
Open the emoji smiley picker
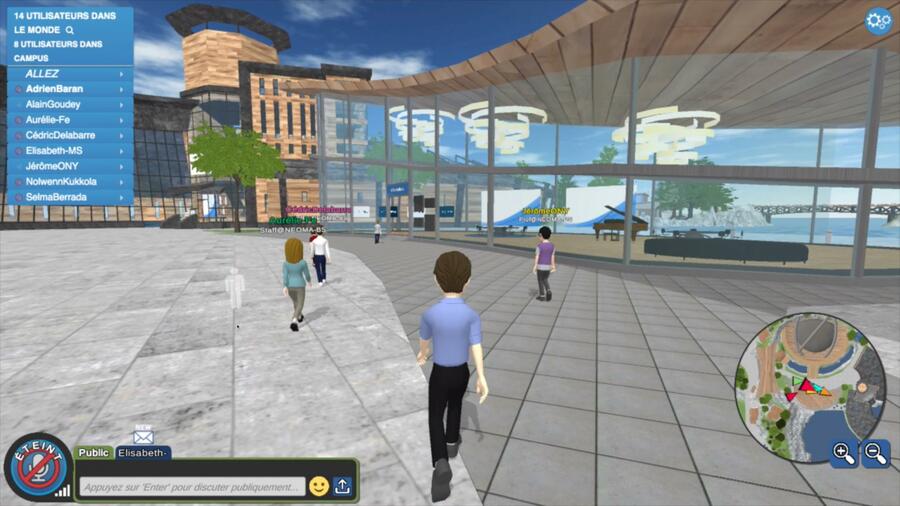[319, 486]
